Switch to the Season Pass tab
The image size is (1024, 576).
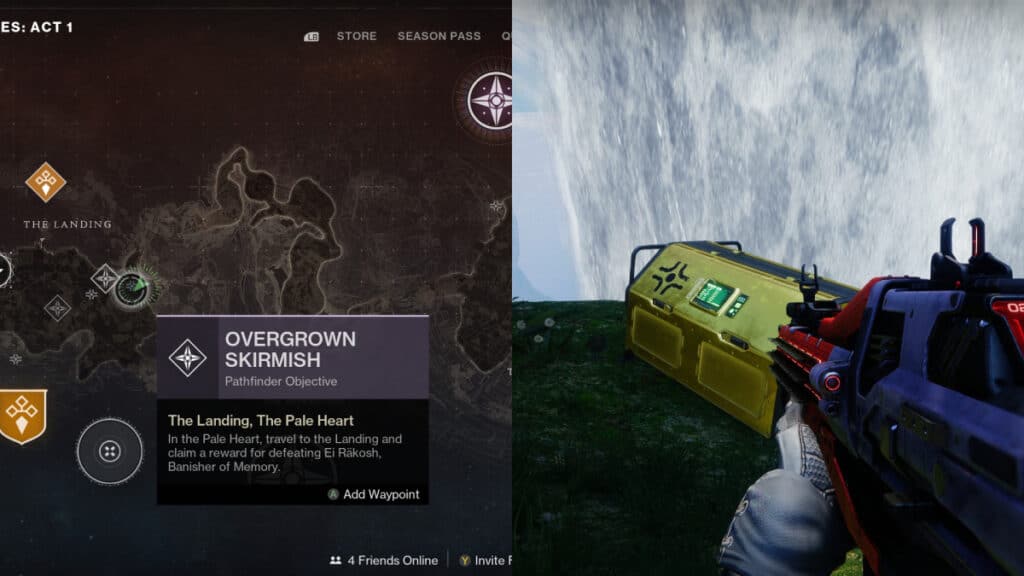pos(438,36)
